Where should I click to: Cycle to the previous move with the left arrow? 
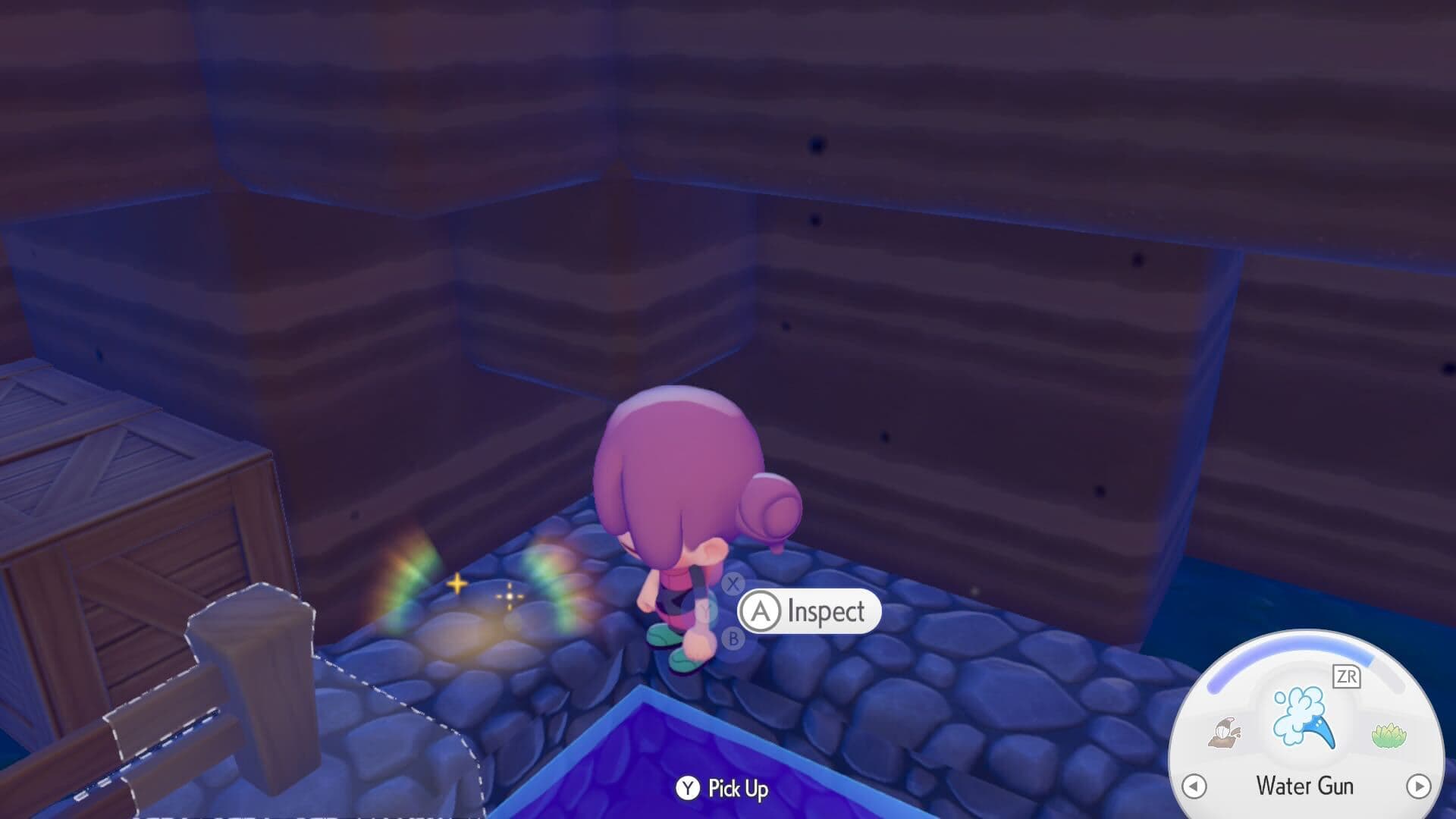pyautogui.click(x=1194, y=785)
